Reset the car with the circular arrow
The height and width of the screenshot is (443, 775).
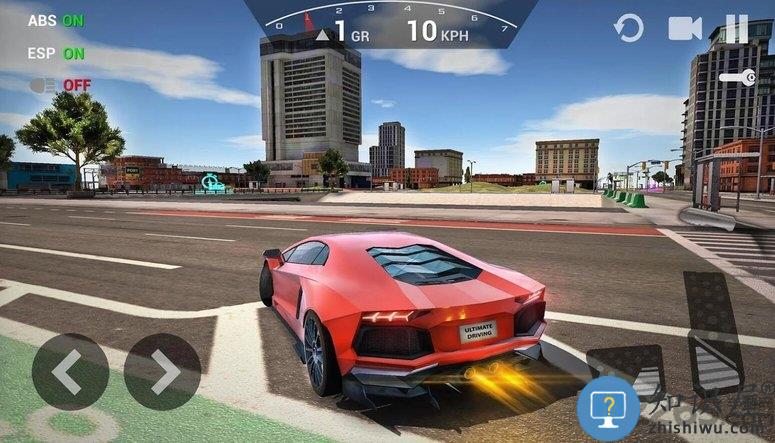pyautogui.click(x=629, y=28)
